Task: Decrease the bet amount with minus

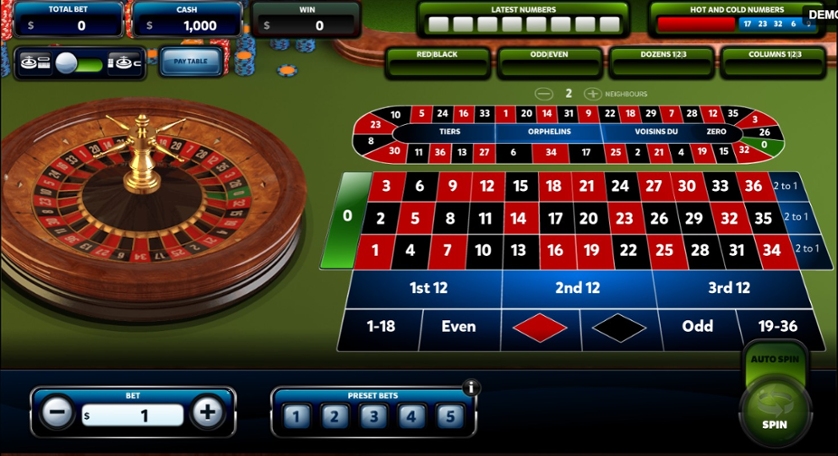Action: [58, 412]
